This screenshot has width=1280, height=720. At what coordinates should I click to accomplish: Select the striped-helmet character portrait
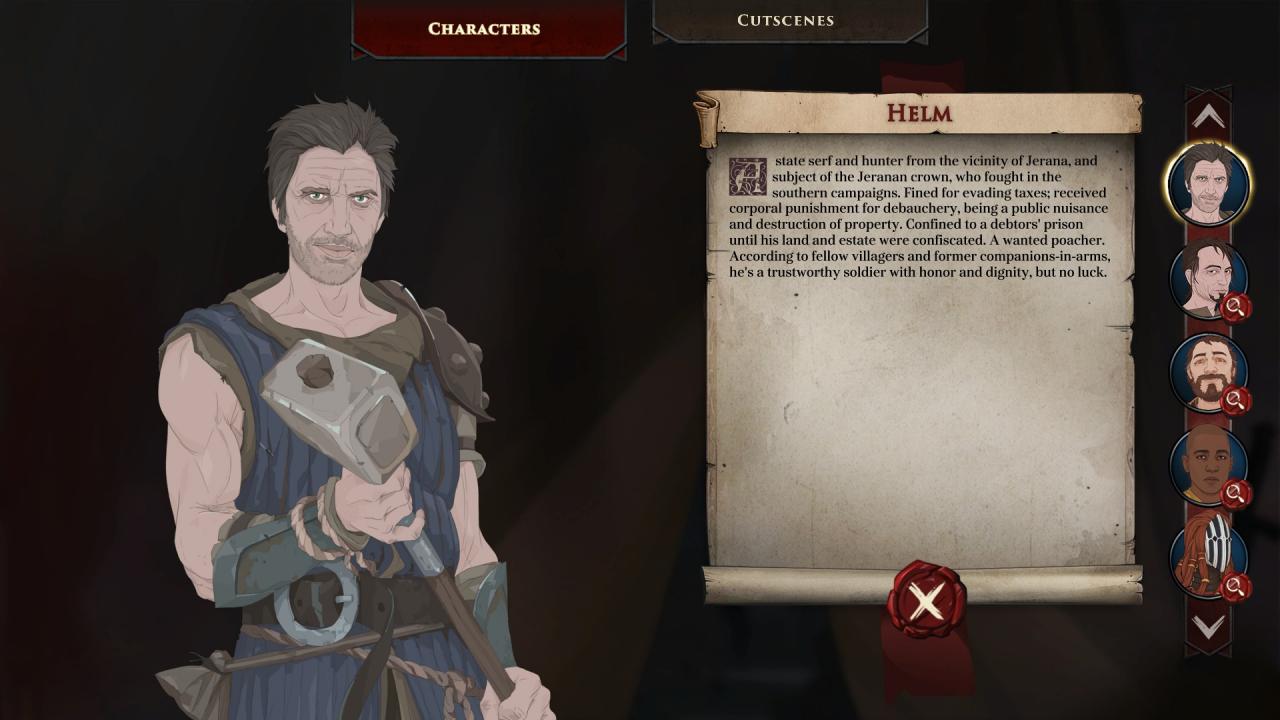click(1208, 558)
